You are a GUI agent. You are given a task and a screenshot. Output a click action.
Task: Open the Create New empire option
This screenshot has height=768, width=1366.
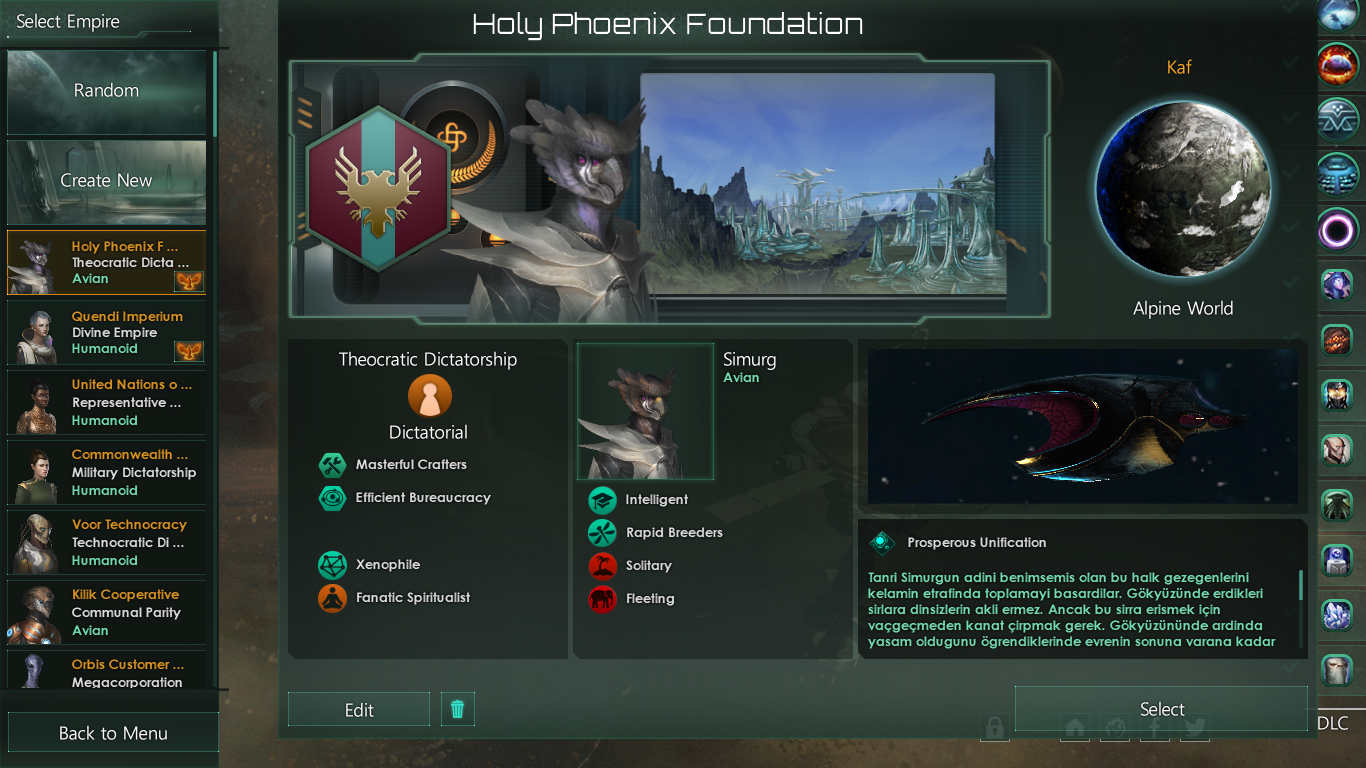tap(106, 181)
